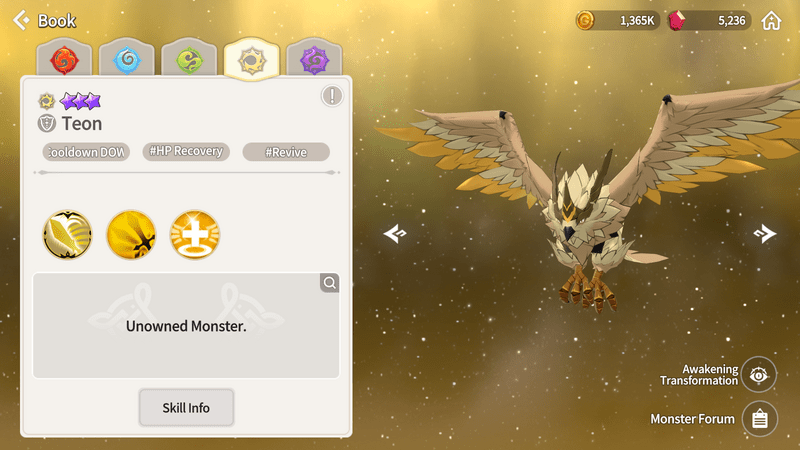Go back from the Book screen

(x=20, y=20)
